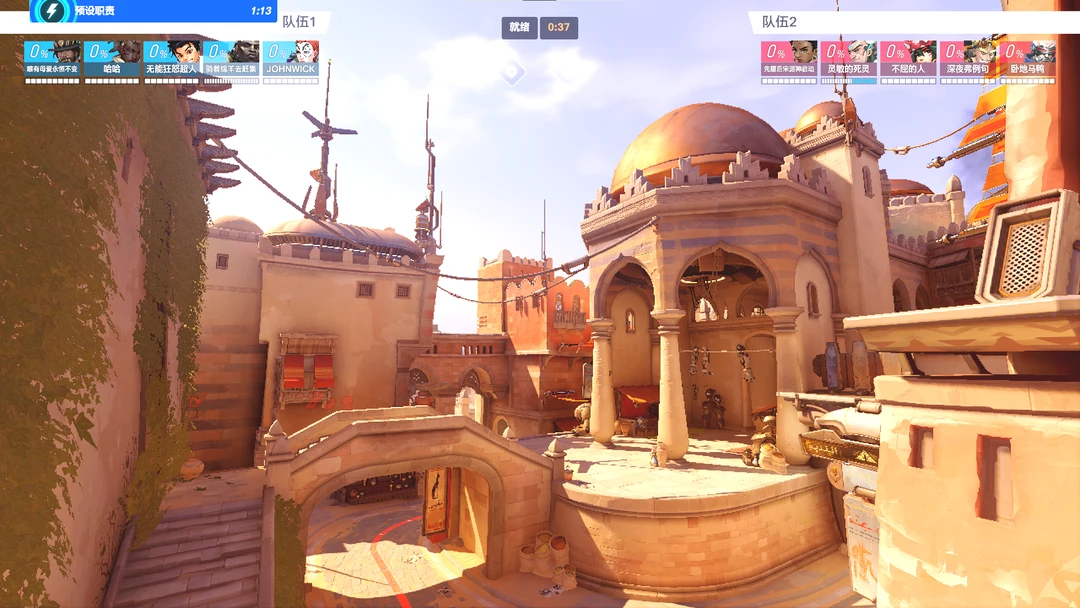Screen dimensions: 1080x608
Task: Click the 就绪 ready button
Action: click(519, 27)
